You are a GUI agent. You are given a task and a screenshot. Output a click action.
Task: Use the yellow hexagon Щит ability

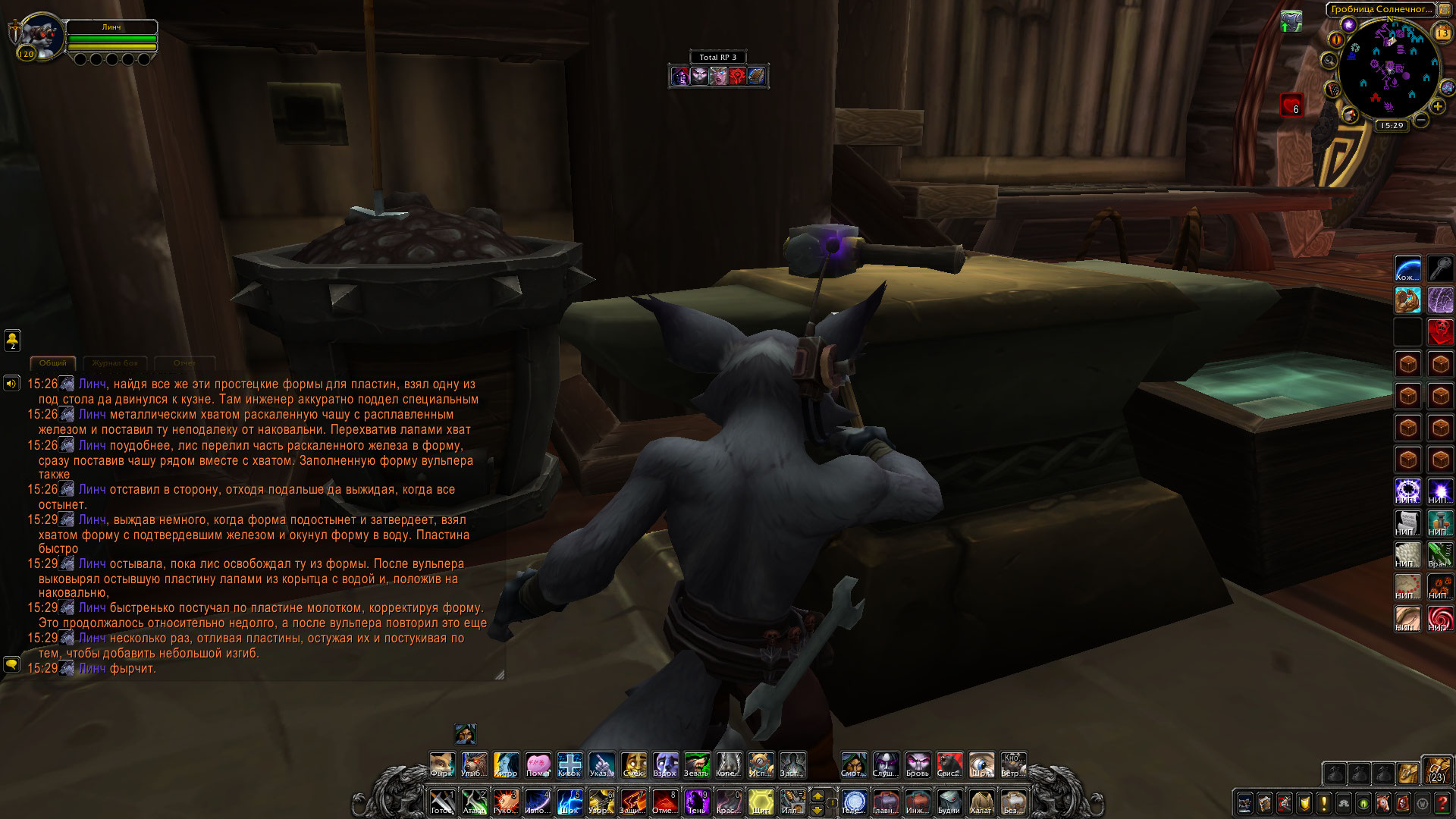pos(761,802)
